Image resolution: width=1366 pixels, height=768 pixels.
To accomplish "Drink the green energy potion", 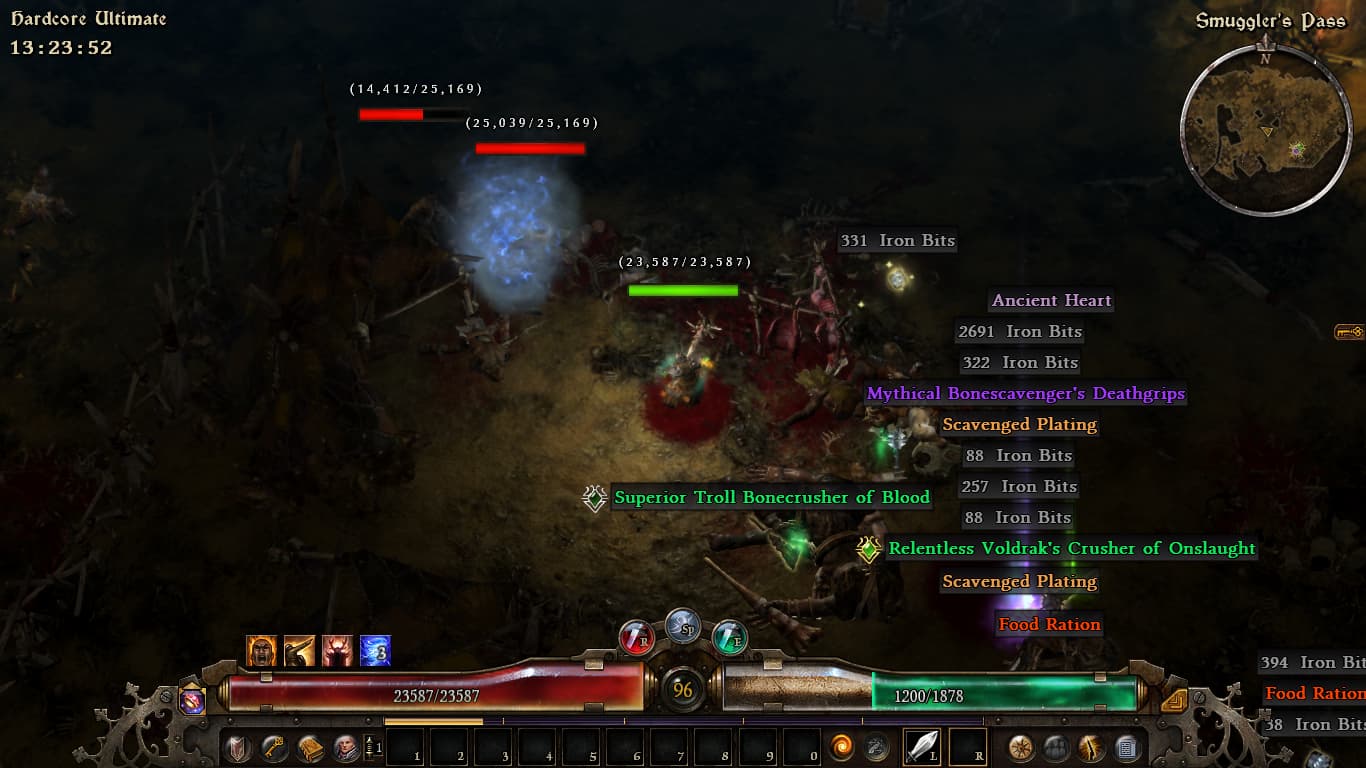I will (729, 637).
